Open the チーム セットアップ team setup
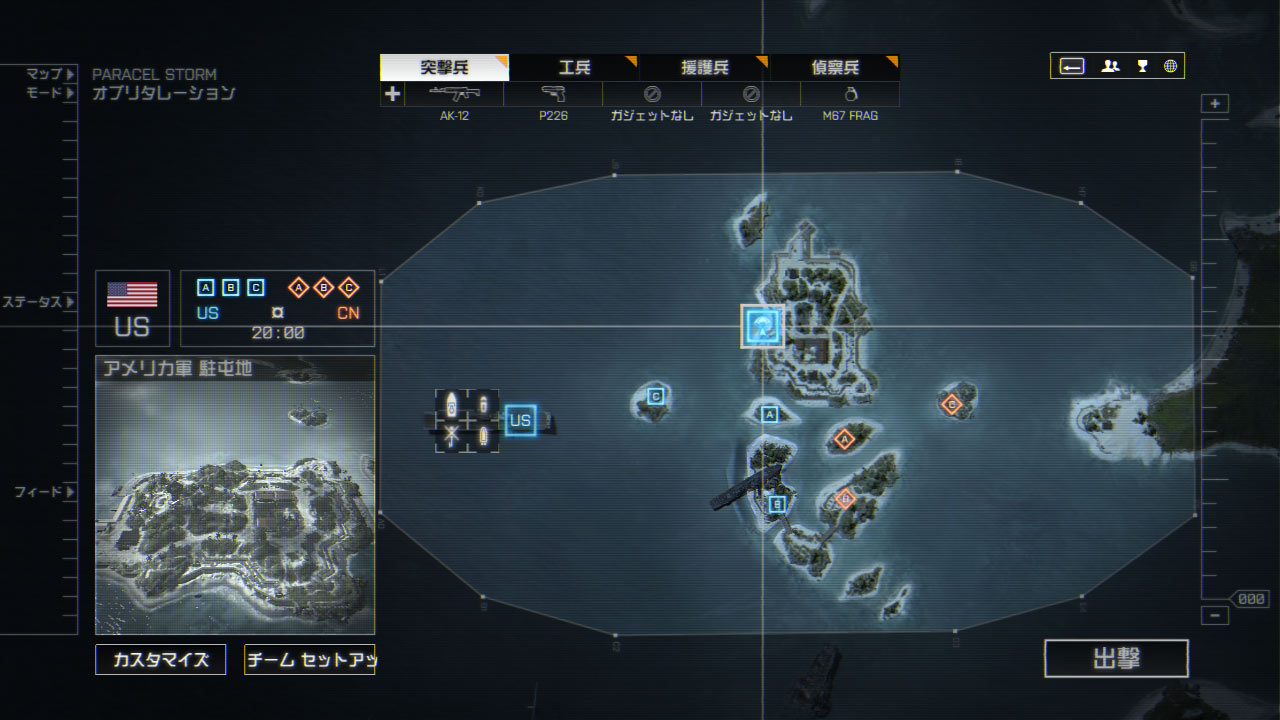This screenshot has height=720, width=1280. 309,660
